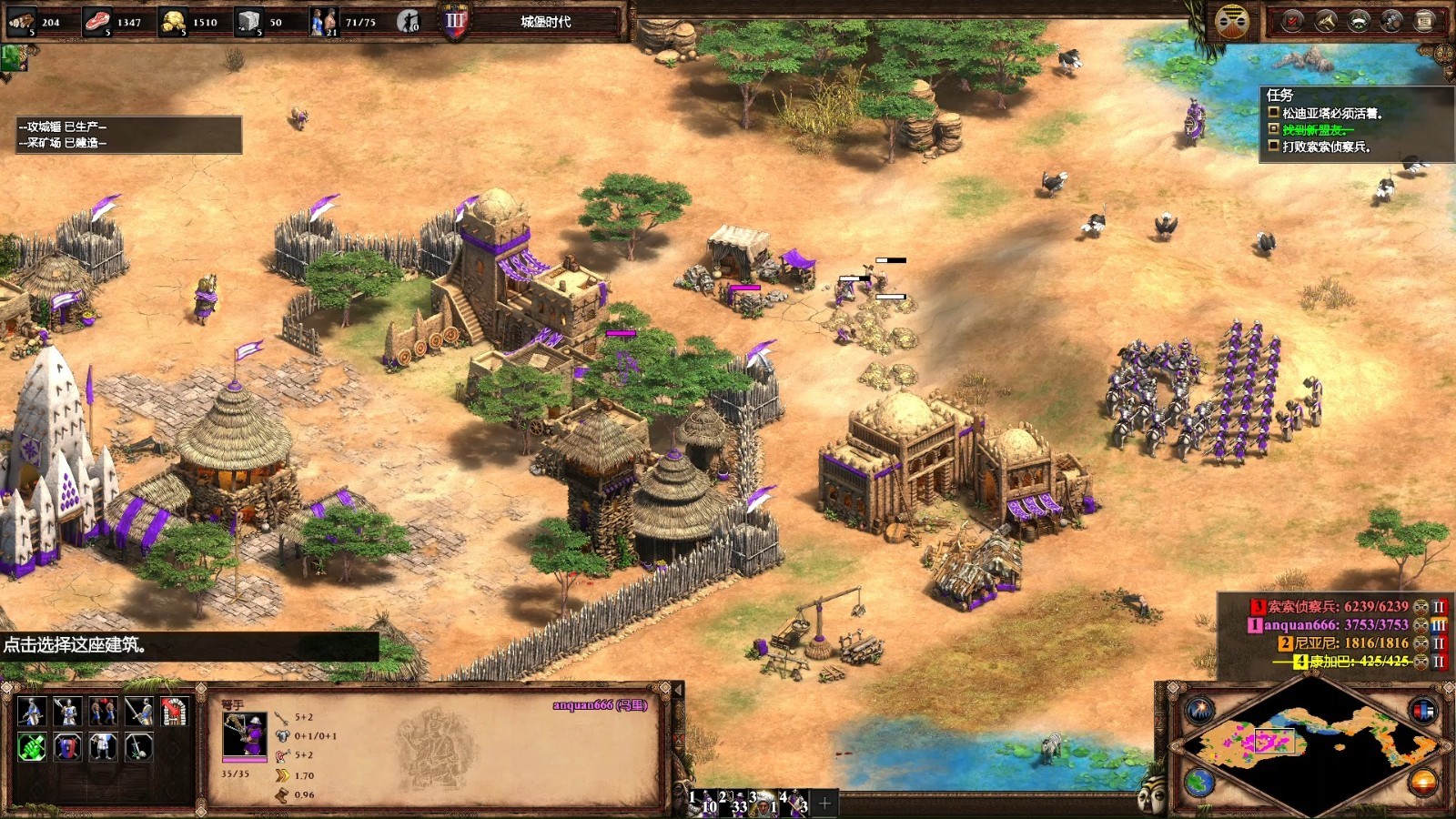Open the tech tree laurel-skull button
Image resolution: width=1456 pixels, height=819 pixels.
pos(1359,21)
